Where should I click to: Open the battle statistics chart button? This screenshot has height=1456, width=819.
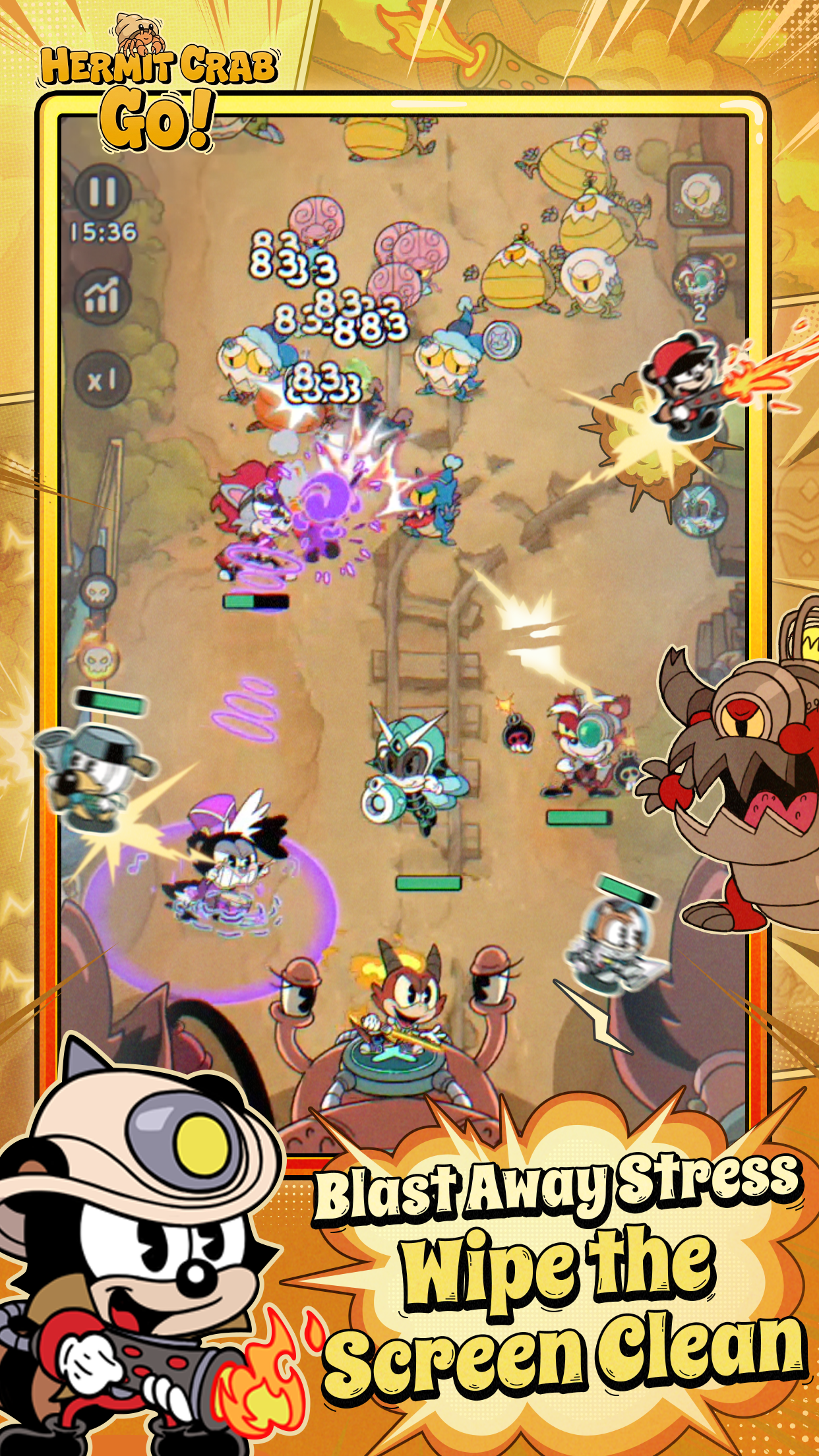[x=103, y=294]
